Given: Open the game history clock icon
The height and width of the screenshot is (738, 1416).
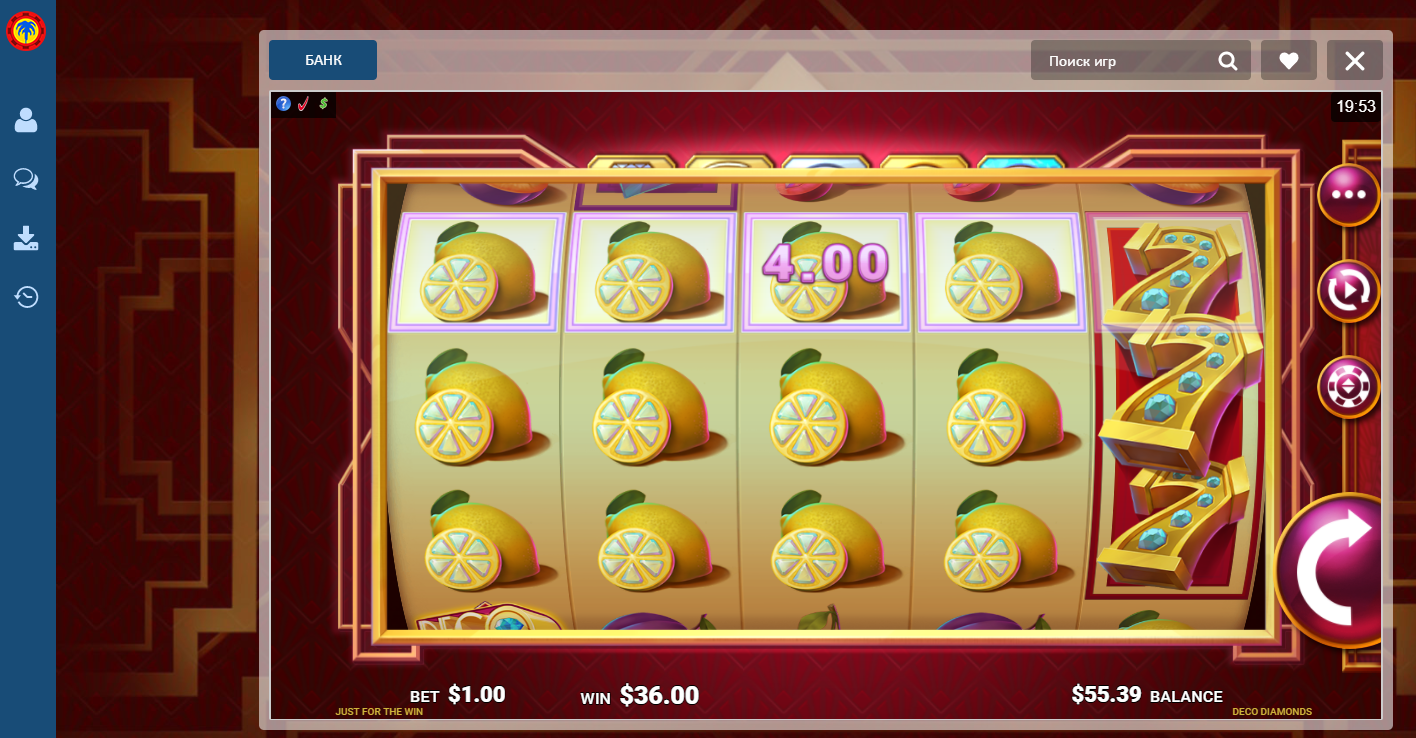Looking at the screenshot, I should tap(27, 297).
